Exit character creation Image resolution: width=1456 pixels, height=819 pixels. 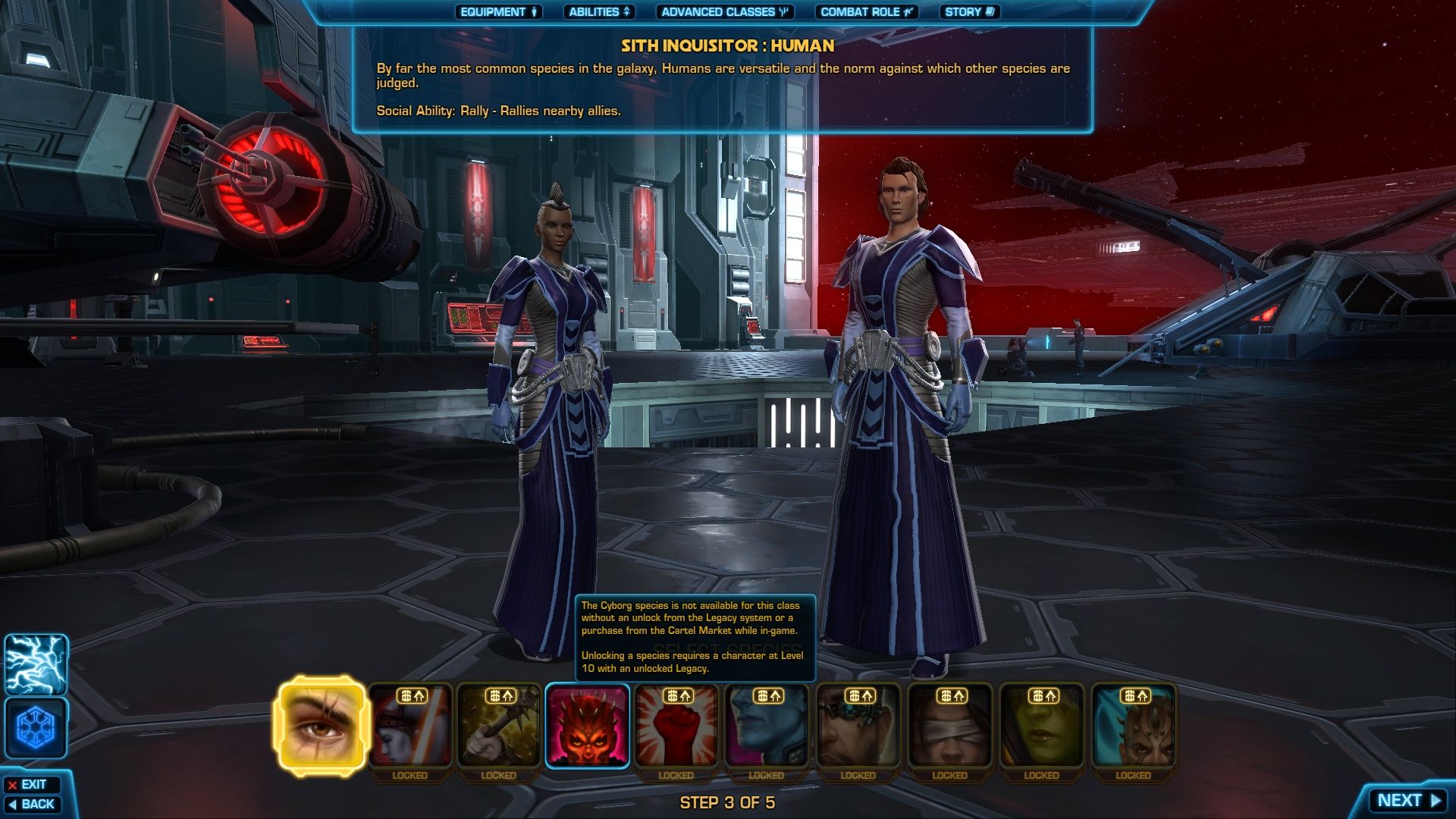tap(32, 785)
